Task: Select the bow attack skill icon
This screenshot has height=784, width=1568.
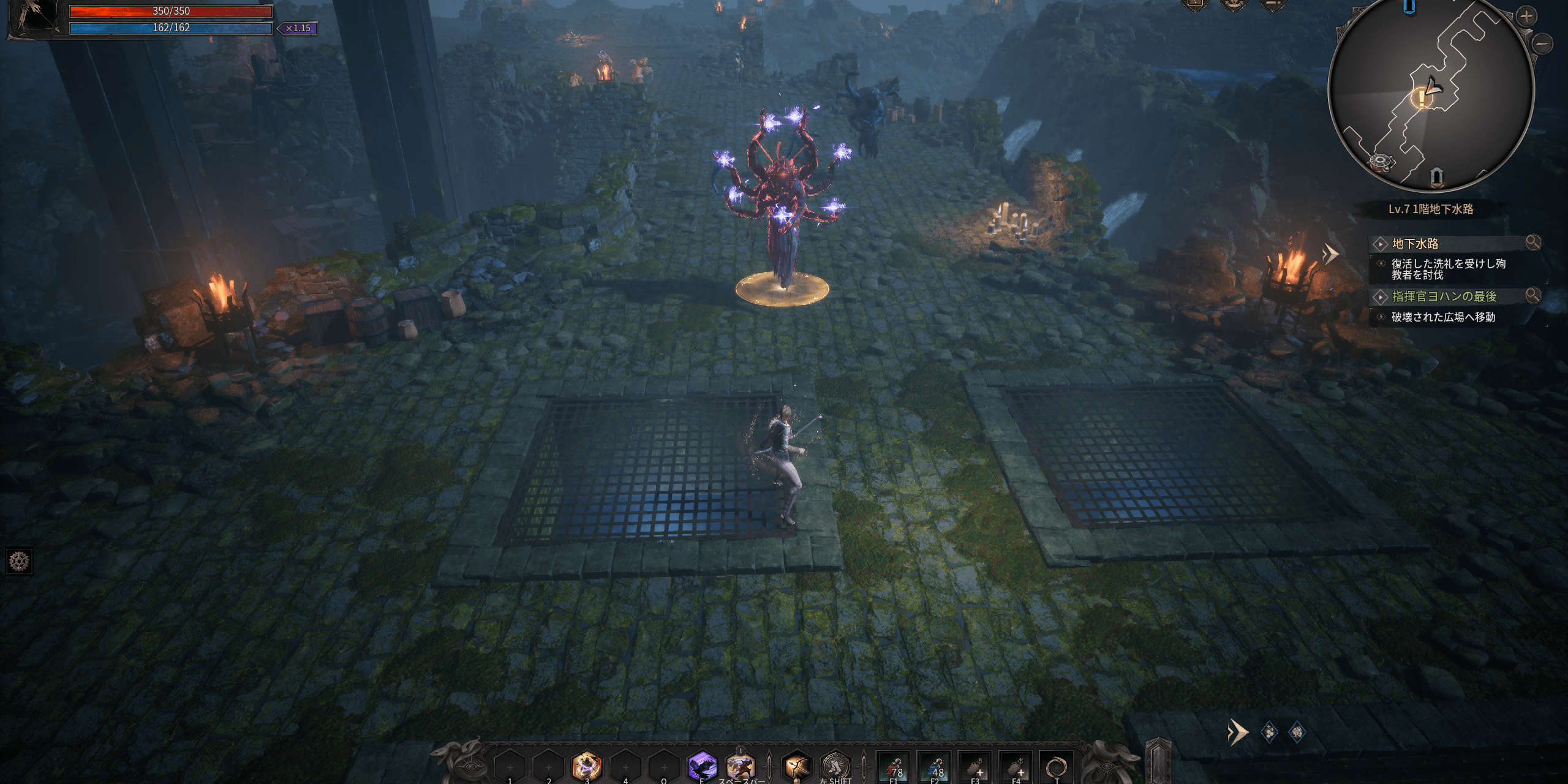Action: pos(797,766)
